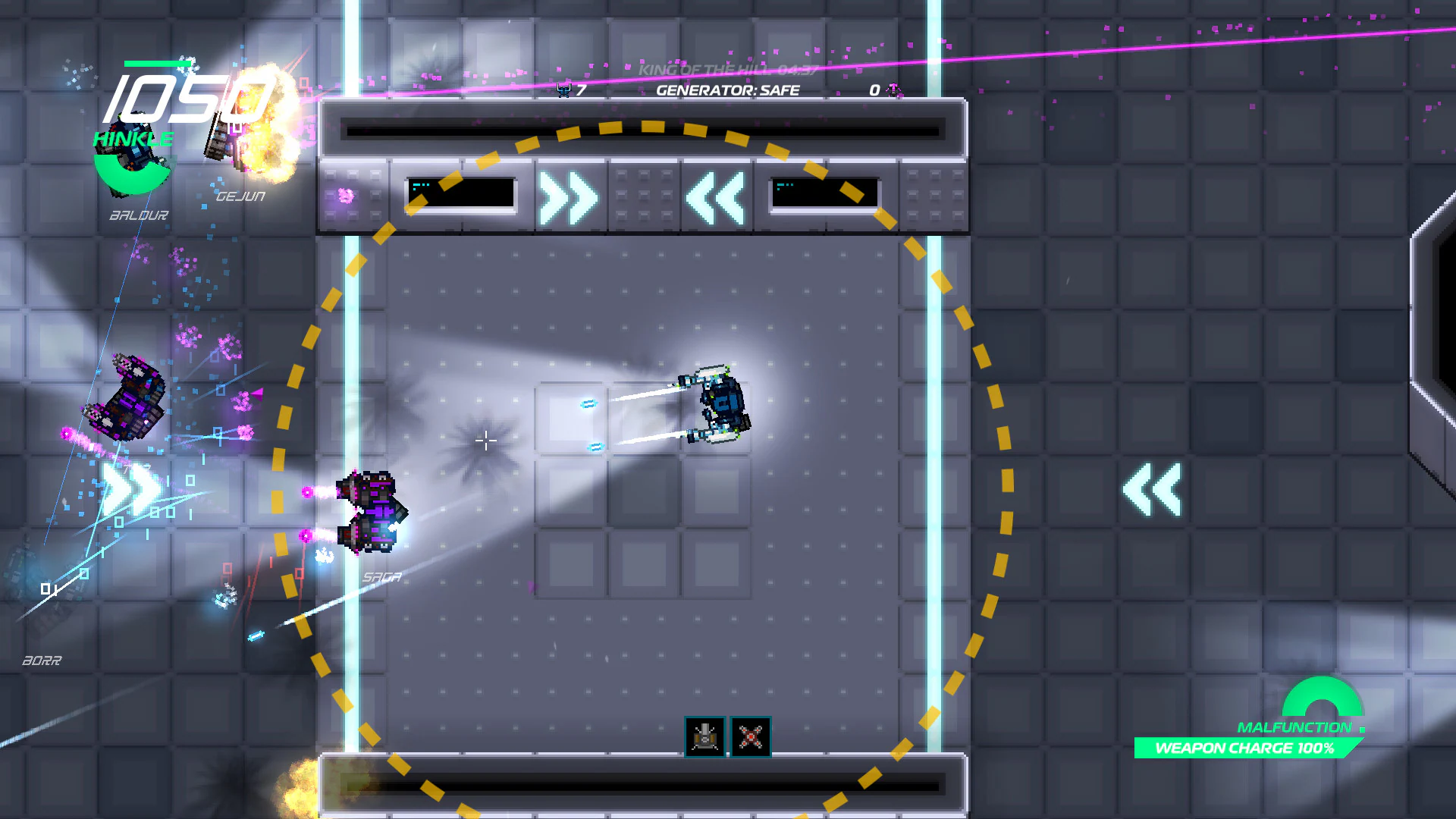Click the blue team ship icon beside kill count
This screenshot has height=819, width=1456.
click(564, 89)
